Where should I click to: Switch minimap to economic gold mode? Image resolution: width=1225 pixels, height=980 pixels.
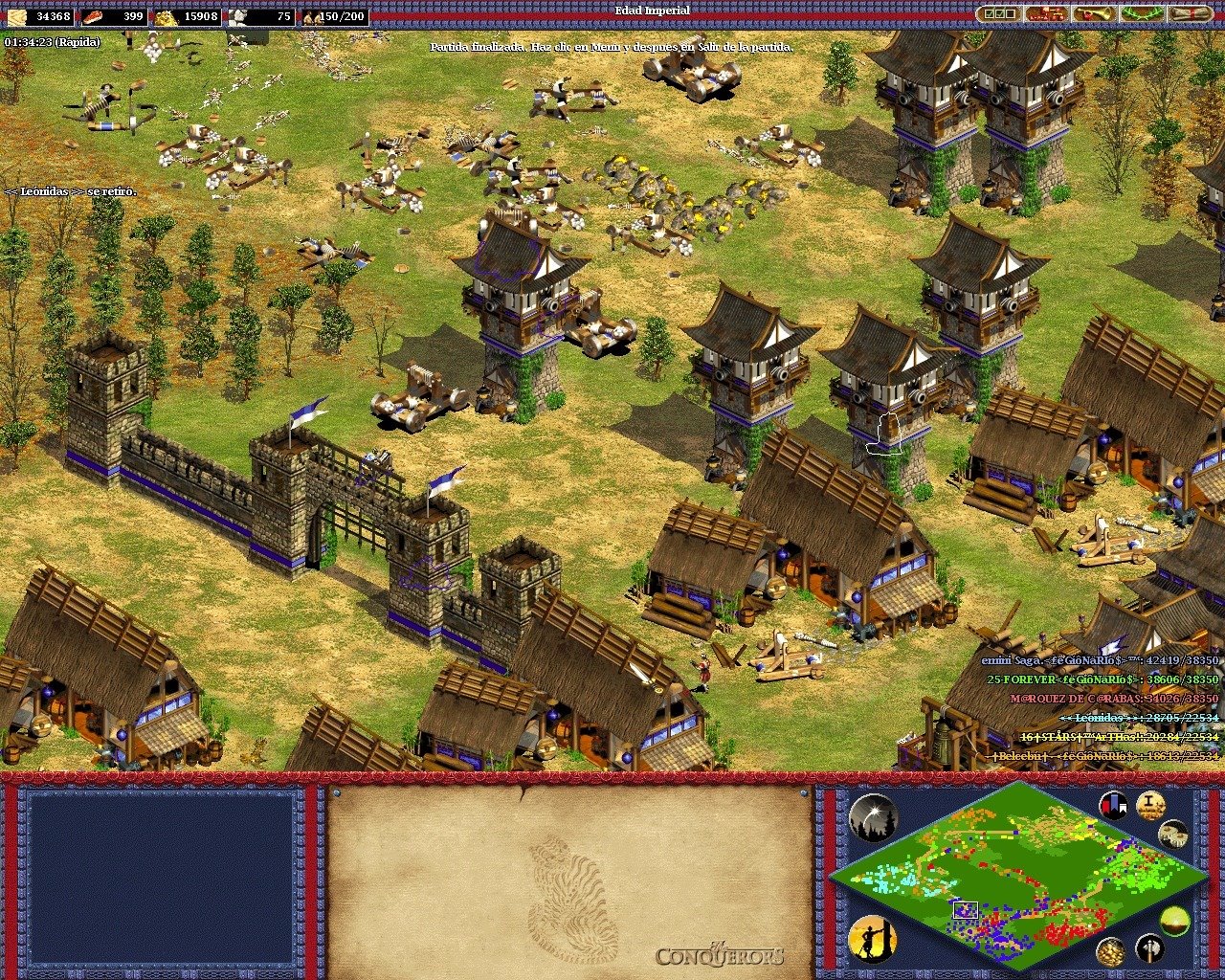tap(1111, 951)
